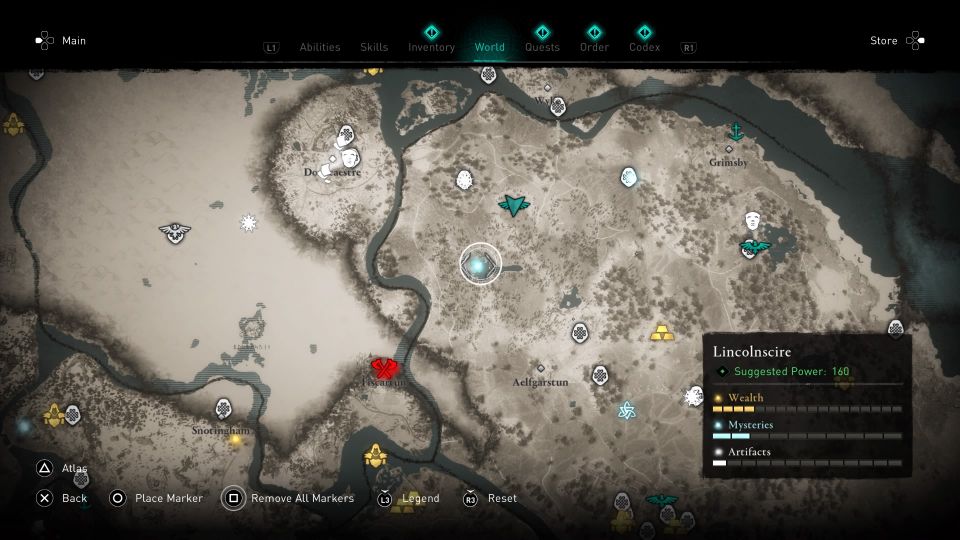
Task: Select the white mask marker below Grimsby
Action: [753, 221]
